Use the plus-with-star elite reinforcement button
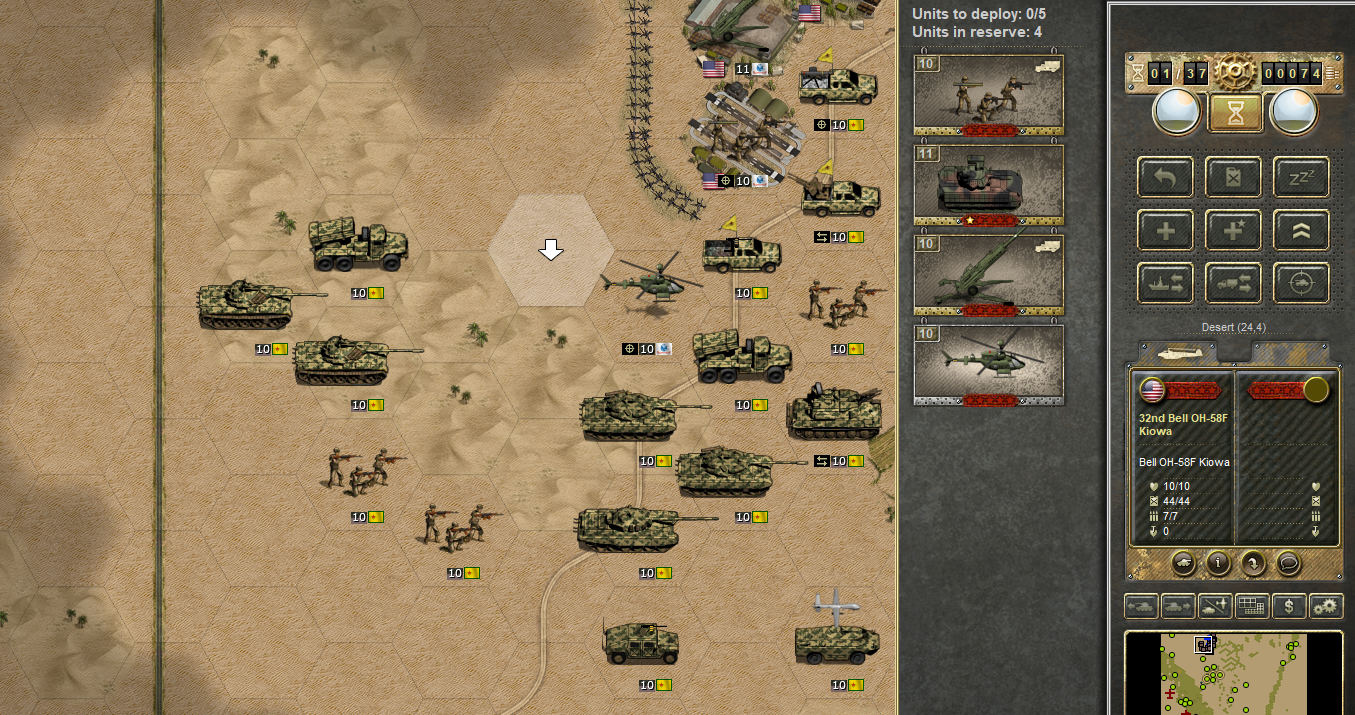Viewport: 1355px width, 715px height. pyautogui.click(x=1233, y=230)
